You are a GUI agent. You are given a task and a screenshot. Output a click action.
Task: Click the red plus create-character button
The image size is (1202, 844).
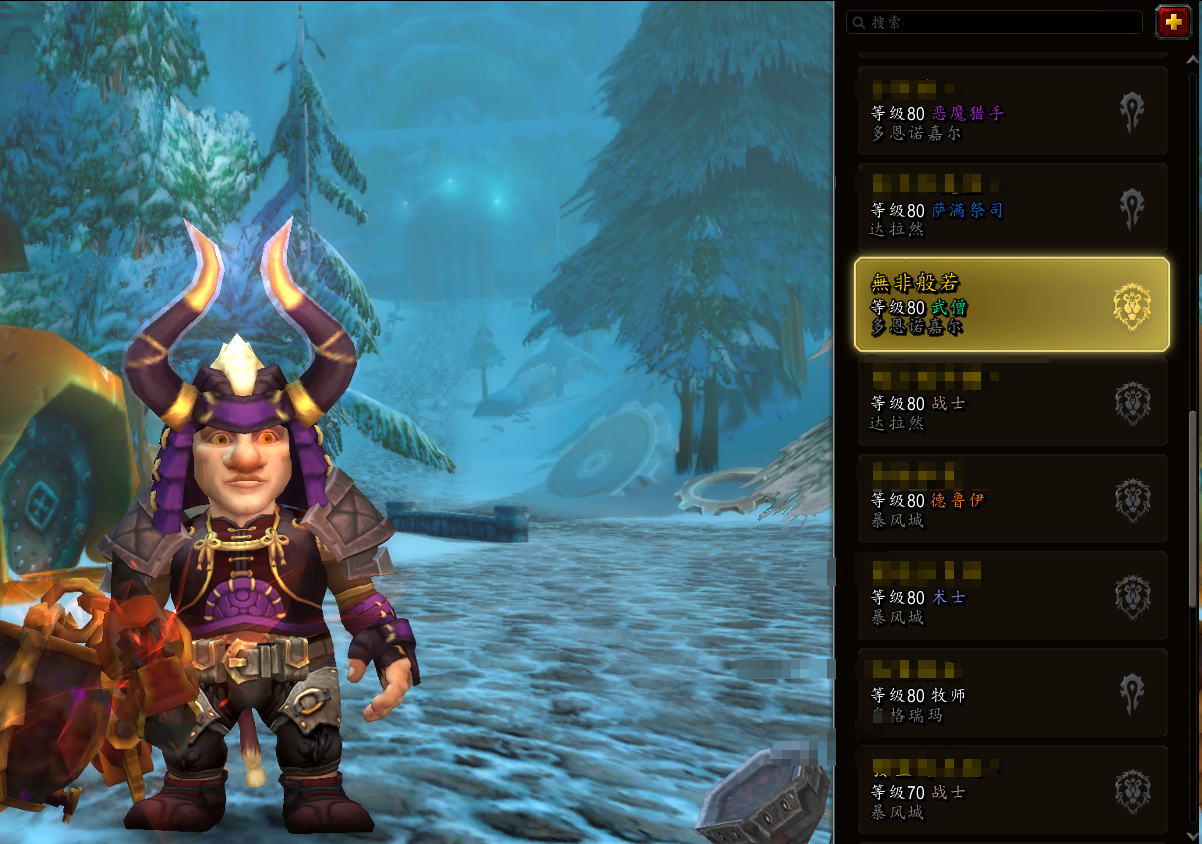[x=1171, y=21]
